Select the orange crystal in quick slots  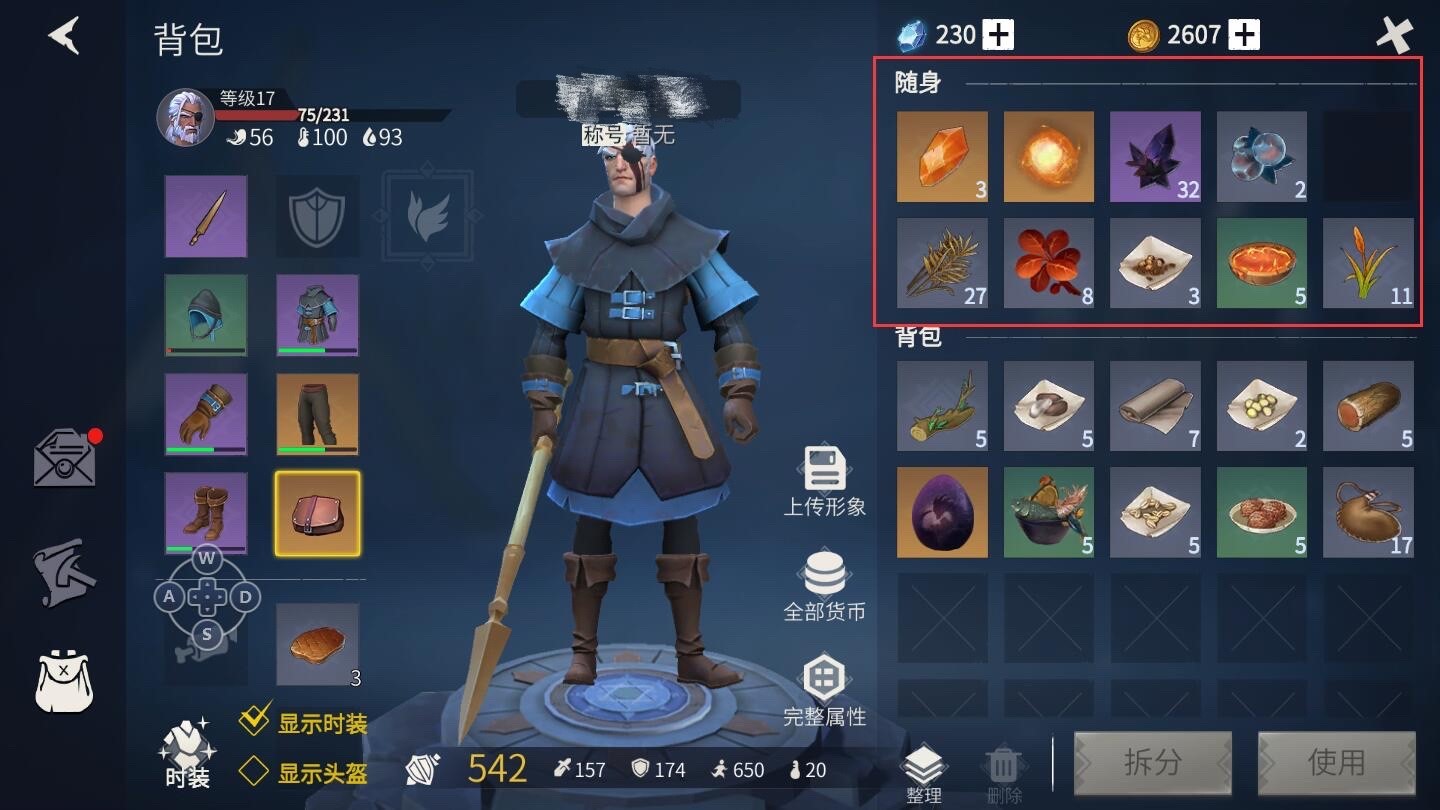pyautogui.click(x=942, y=157)
